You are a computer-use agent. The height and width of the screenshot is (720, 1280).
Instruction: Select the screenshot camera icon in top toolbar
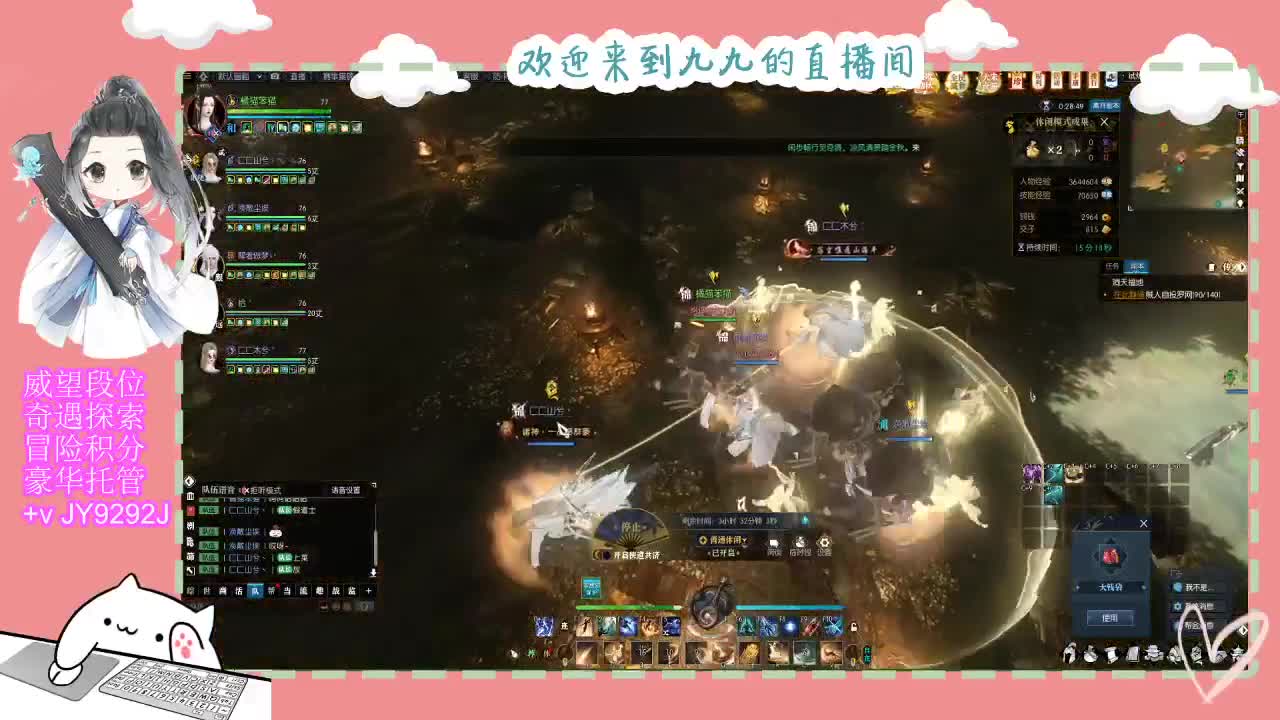275,75
